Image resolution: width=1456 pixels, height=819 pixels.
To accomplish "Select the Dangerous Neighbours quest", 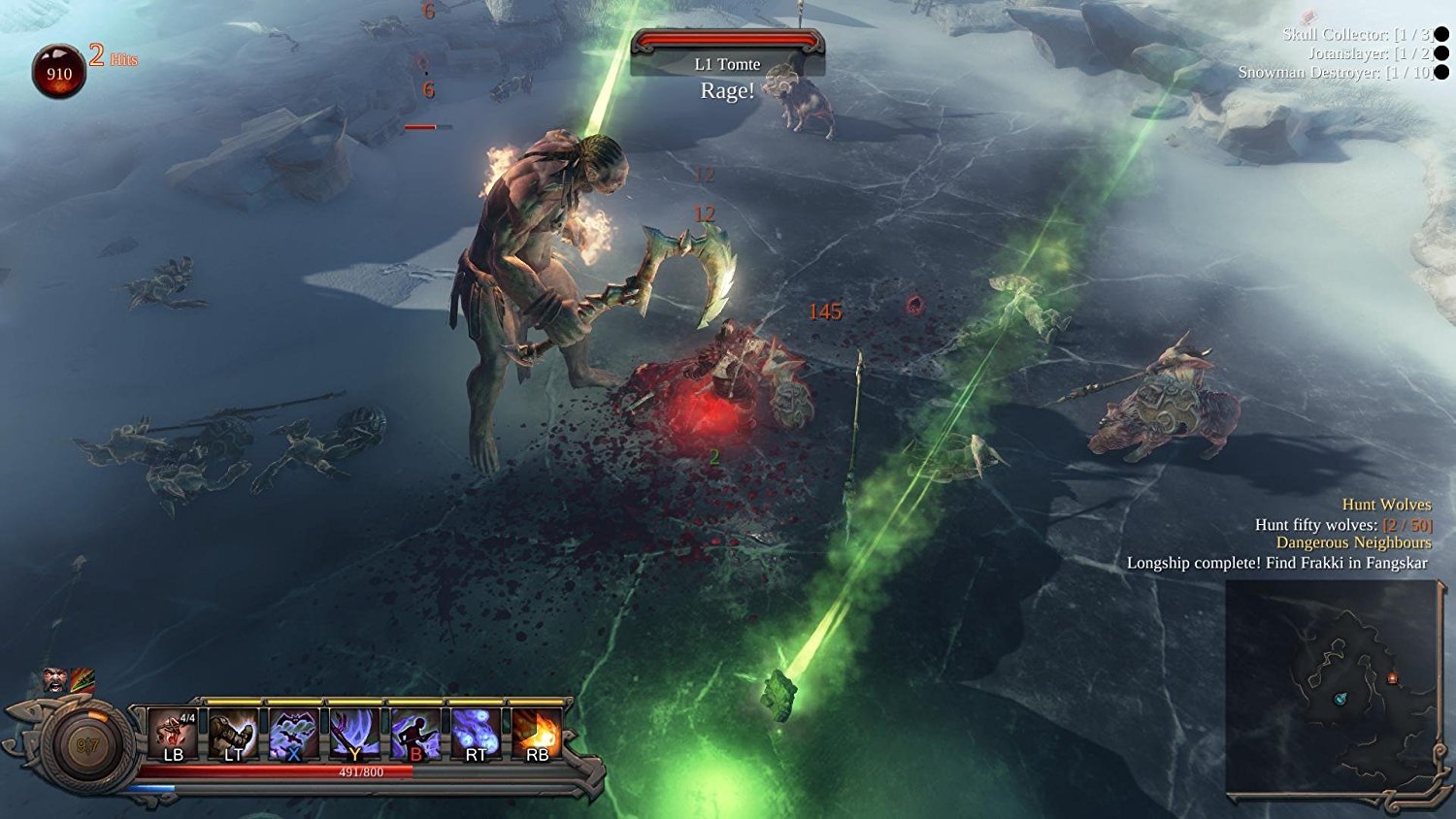I will [x=1353, y=543].
